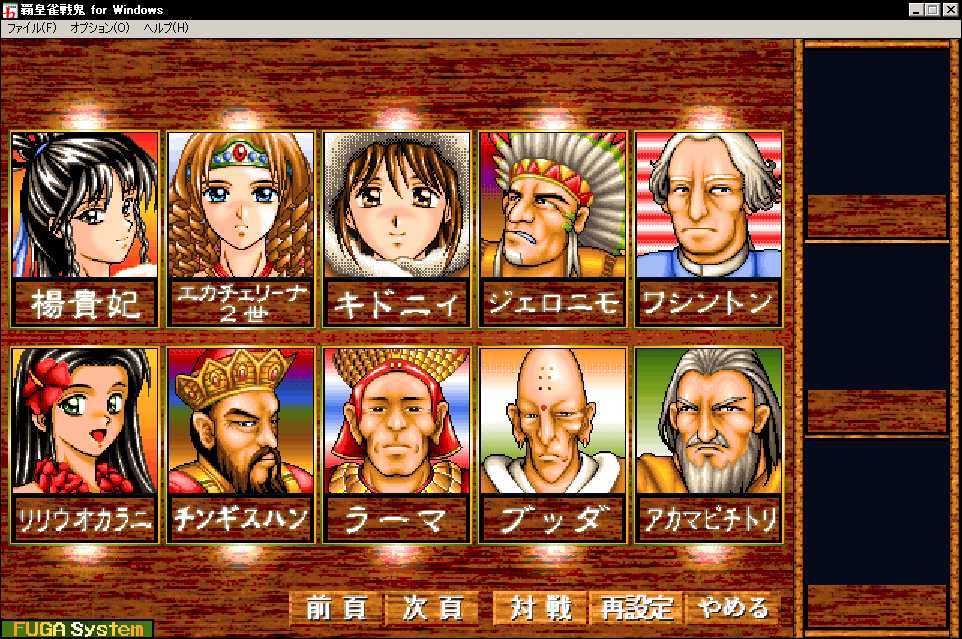The width and height of the screenshot is (962, 639).
Task: Show the next page with 次頁
Action: [433, 608]
